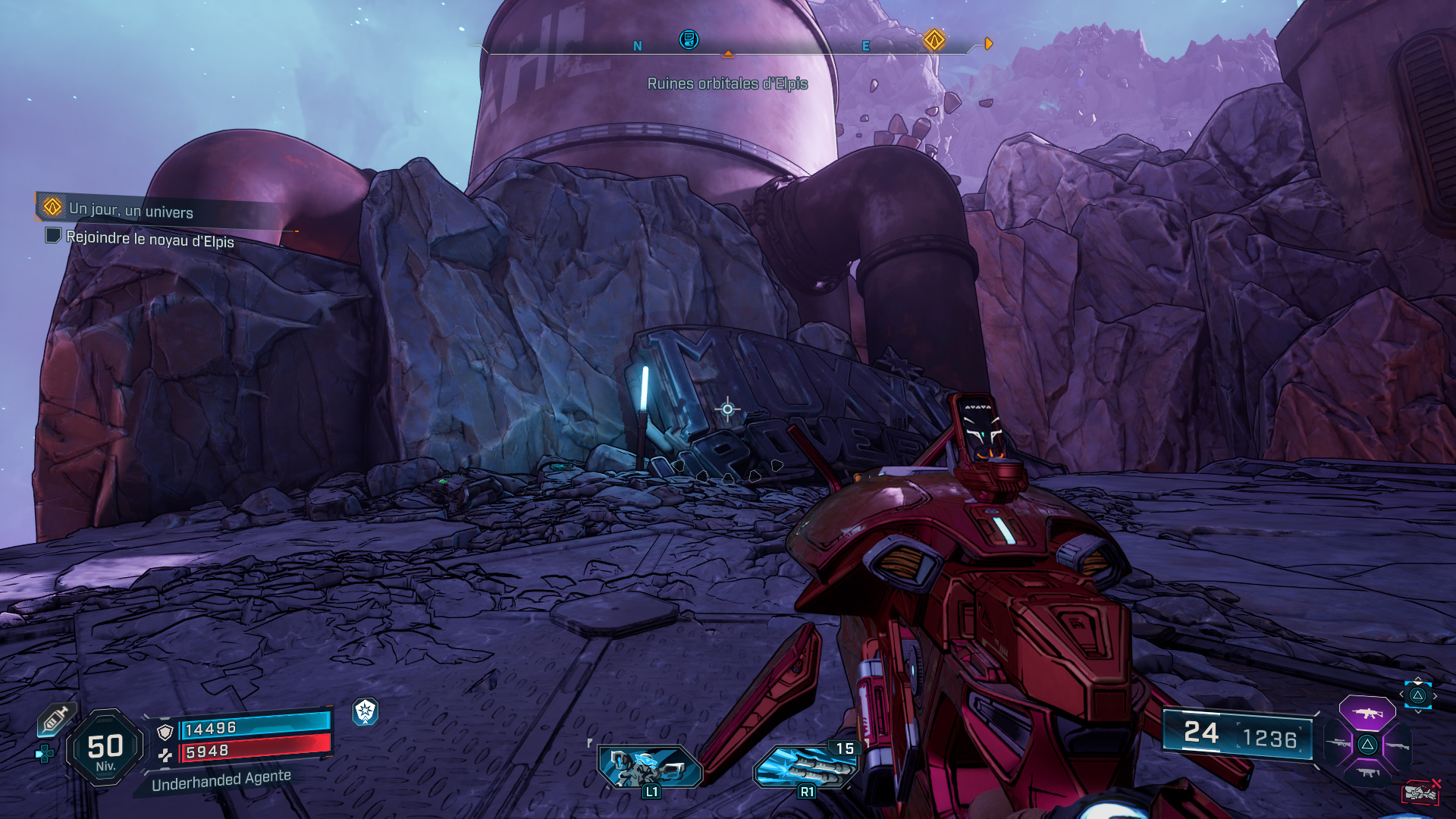Click the orange quest marker on the compass
Viewport: 1456px width, 819px height.
[x=934, y=40]
